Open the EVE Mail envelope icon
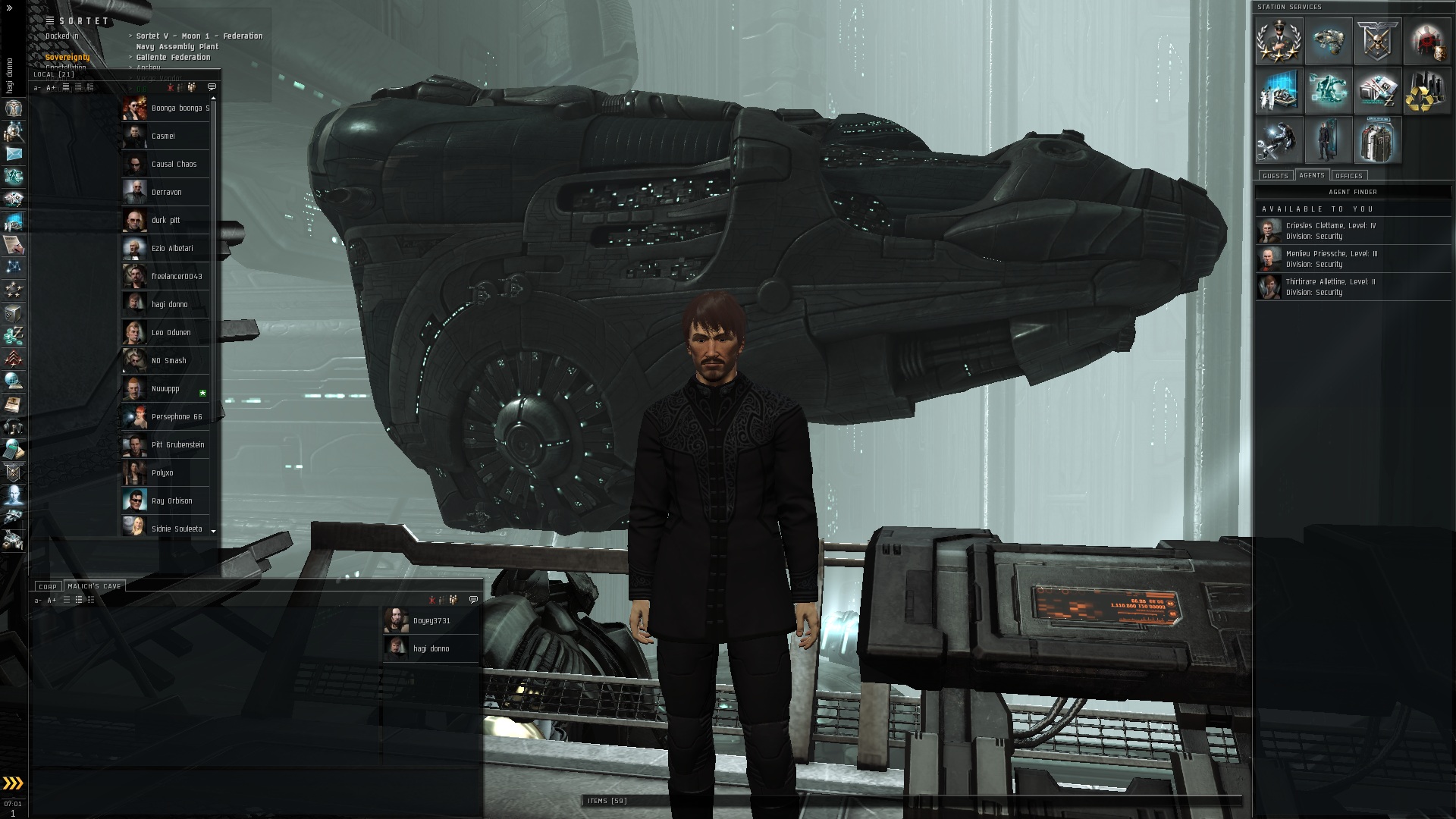 pyautogui.click(x=14, y=154)
